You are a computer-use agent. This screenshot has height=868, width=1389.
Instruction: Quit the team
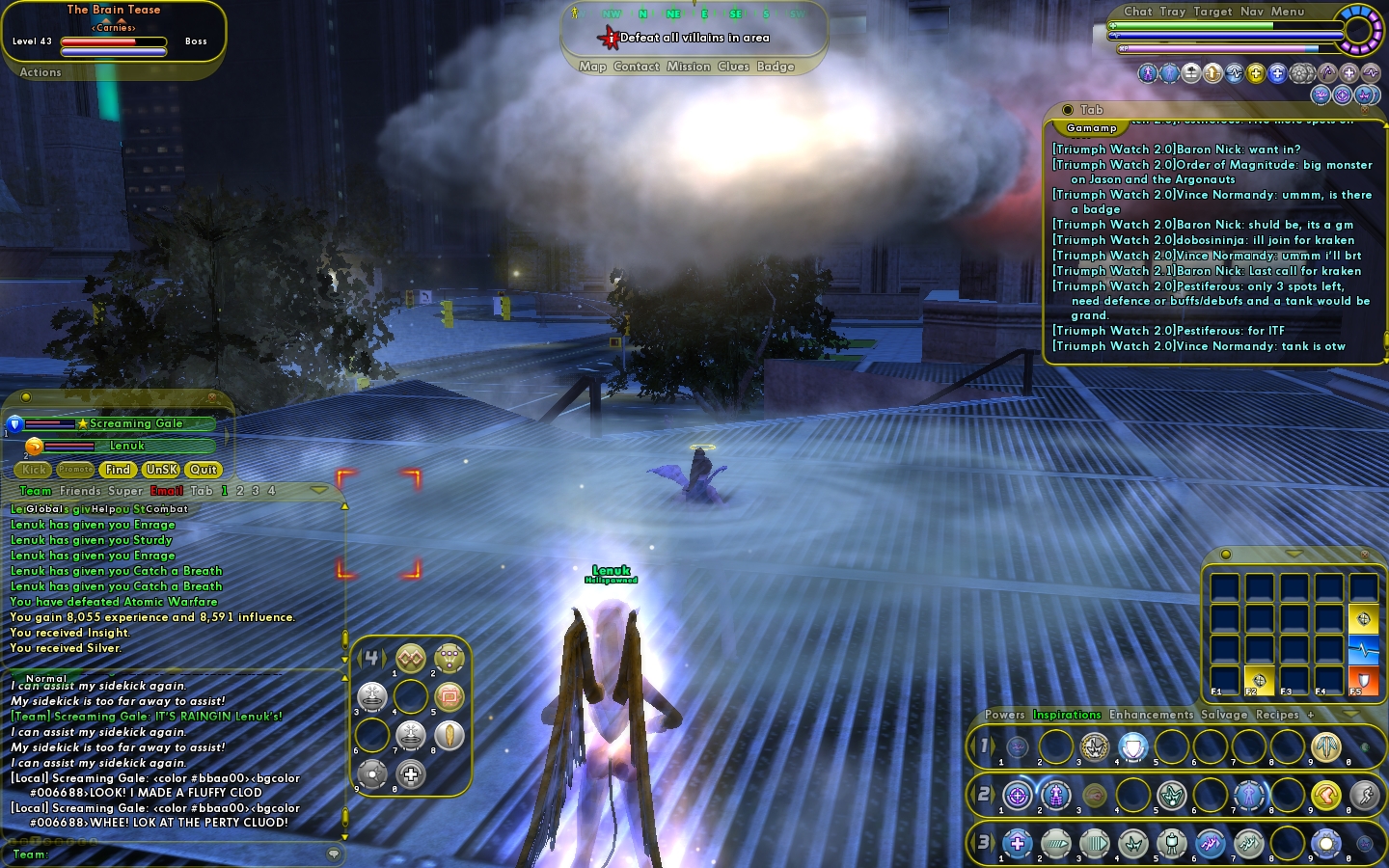pyautogui.click(x=204, y=470)
